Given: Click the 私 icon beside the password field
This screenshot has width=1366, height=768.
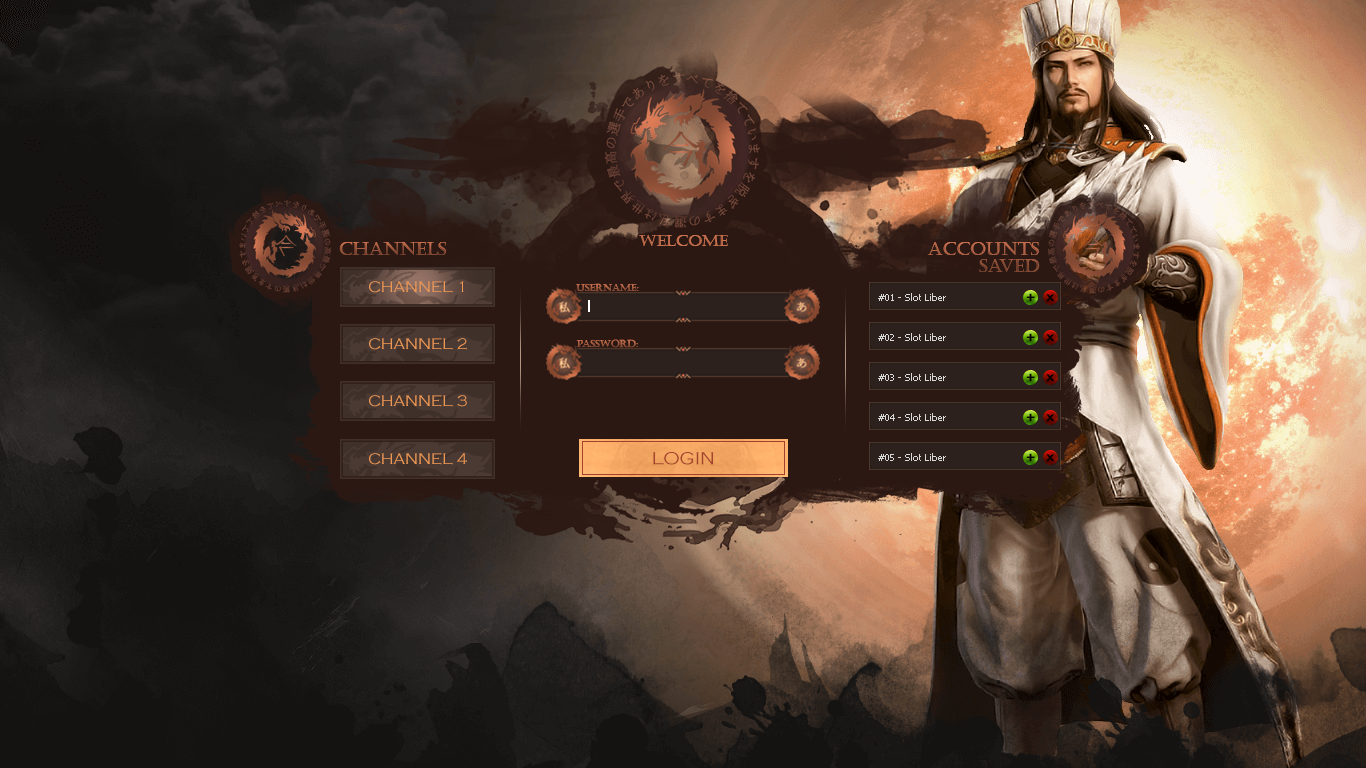Looking at the screenshot, I should (563, 362).
